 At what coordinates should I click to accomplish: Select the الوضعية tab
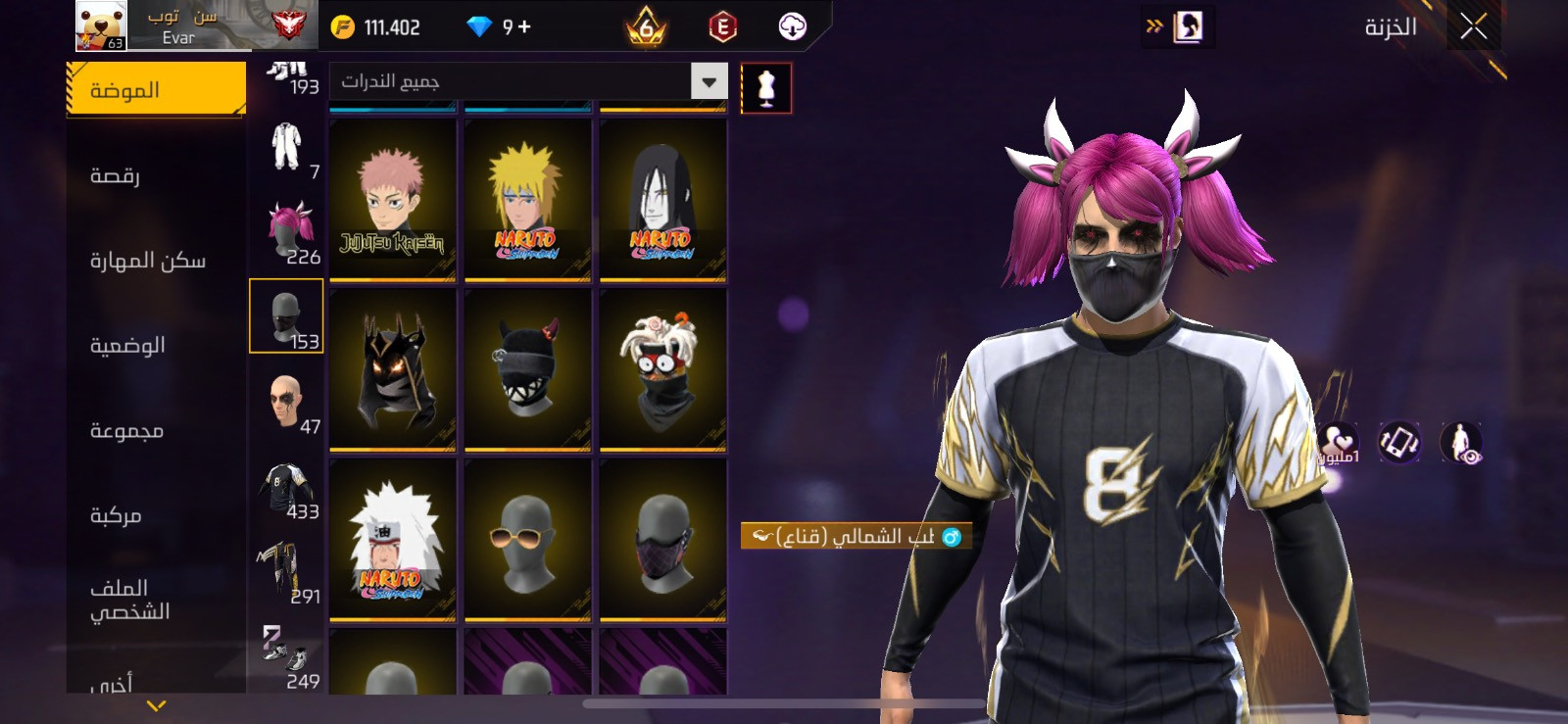click(156, 346)
